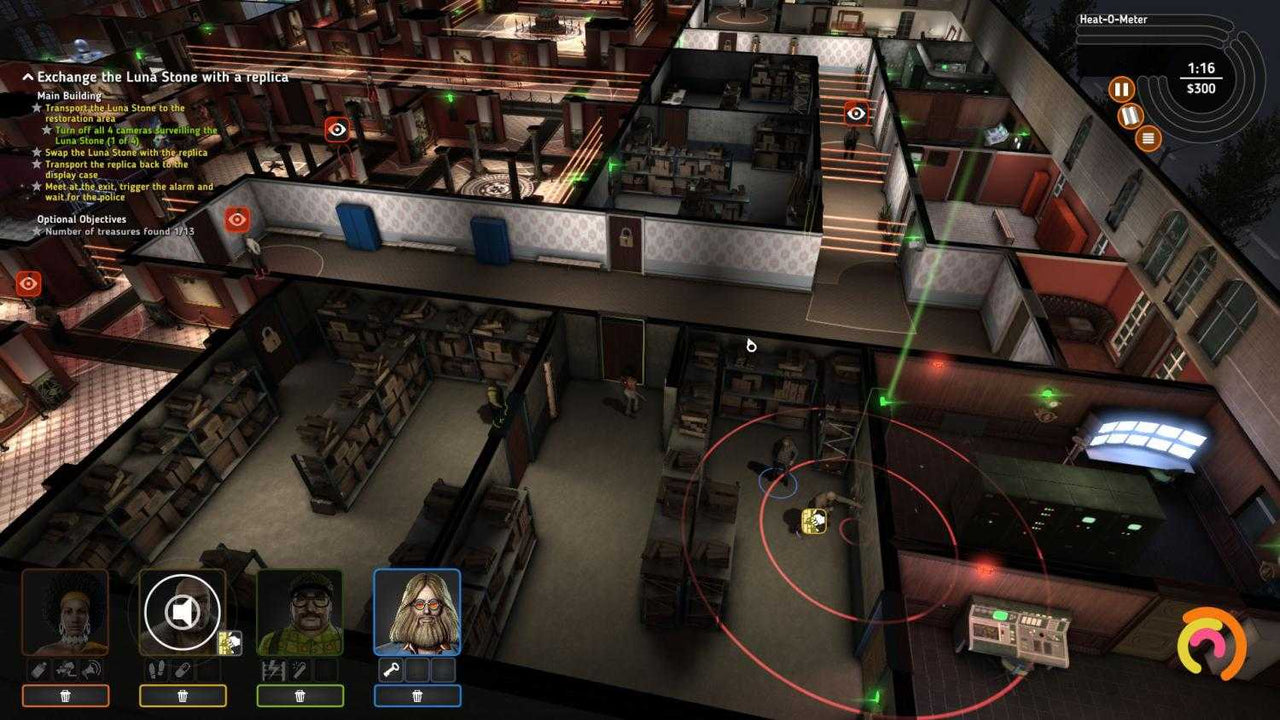Toggle the pause button near the Heat-O-Meter
The width and height of the screenshot is (1280, 720).
tap(1121, 89)
